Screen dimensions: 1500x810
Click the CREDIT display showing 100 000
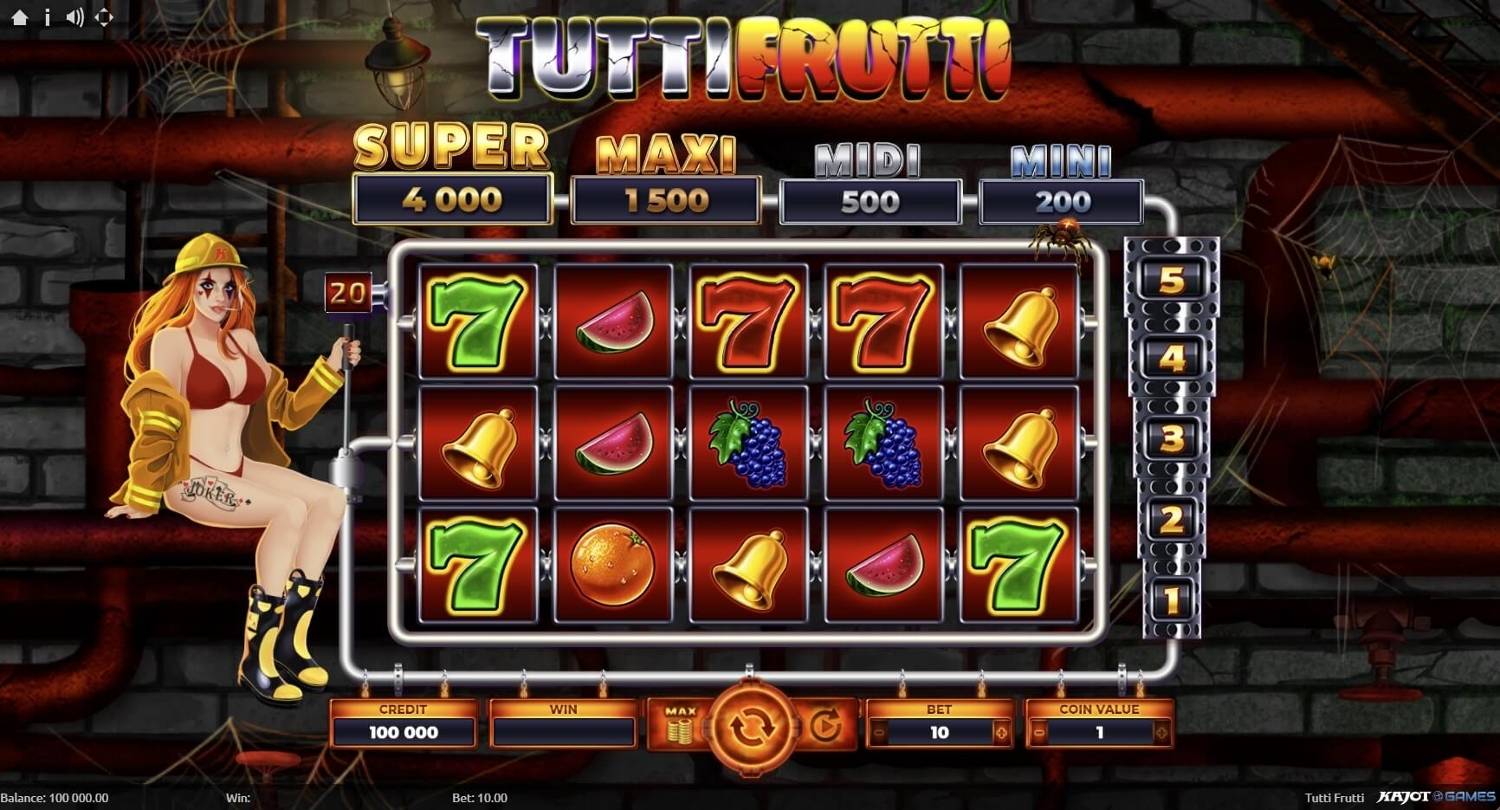(x=404, y=732)
